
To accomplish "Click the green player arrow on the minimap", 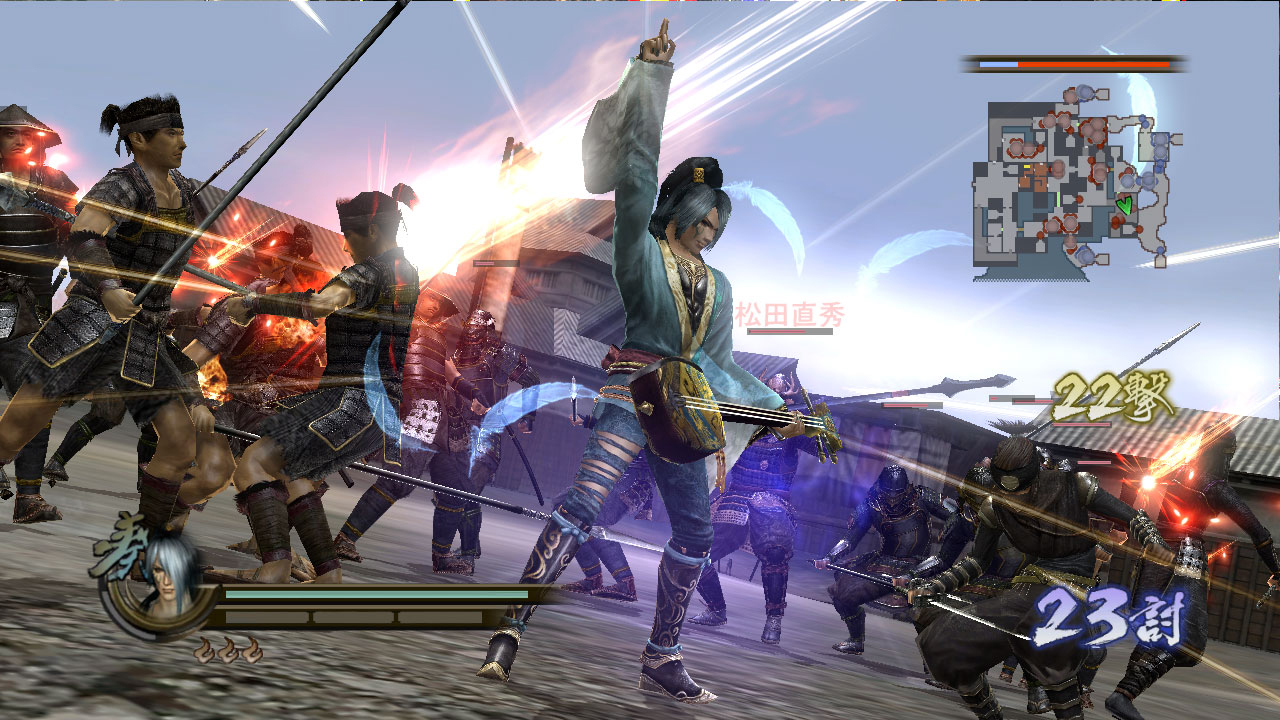I will pos(1125,205).
